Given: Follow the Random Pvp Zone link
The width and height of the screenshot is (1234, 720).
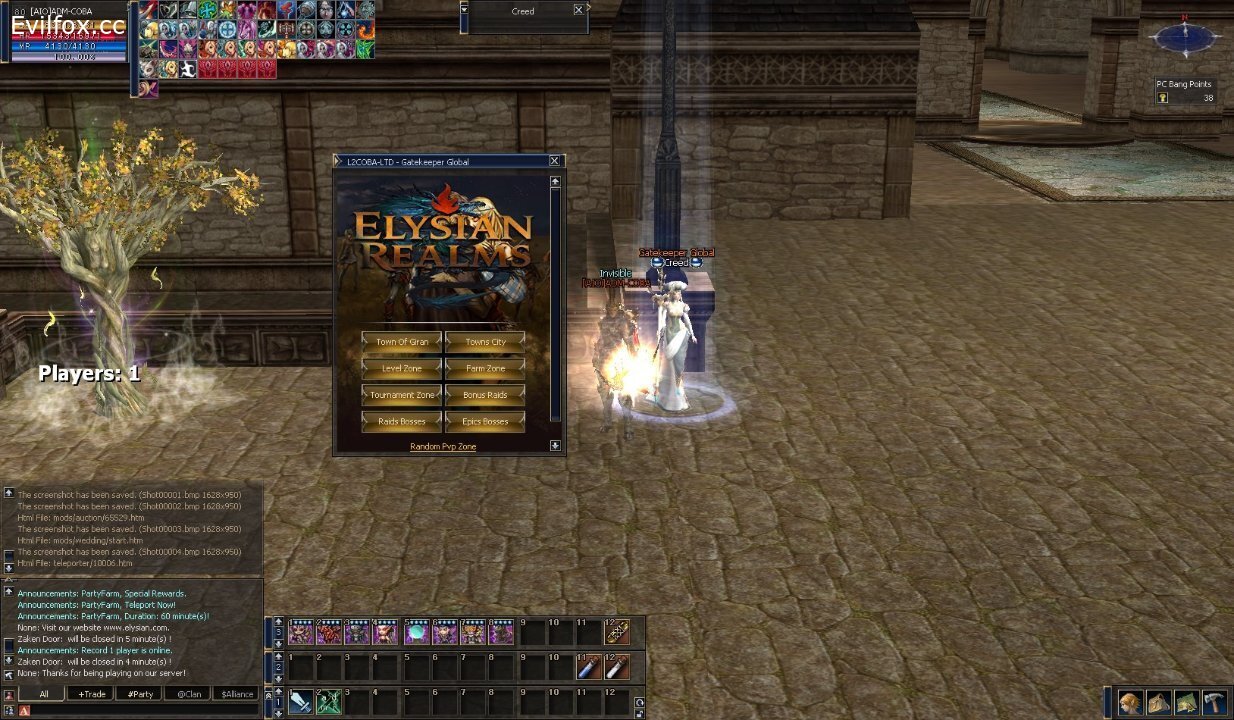Looking at the screenshot, I should 443,447.
